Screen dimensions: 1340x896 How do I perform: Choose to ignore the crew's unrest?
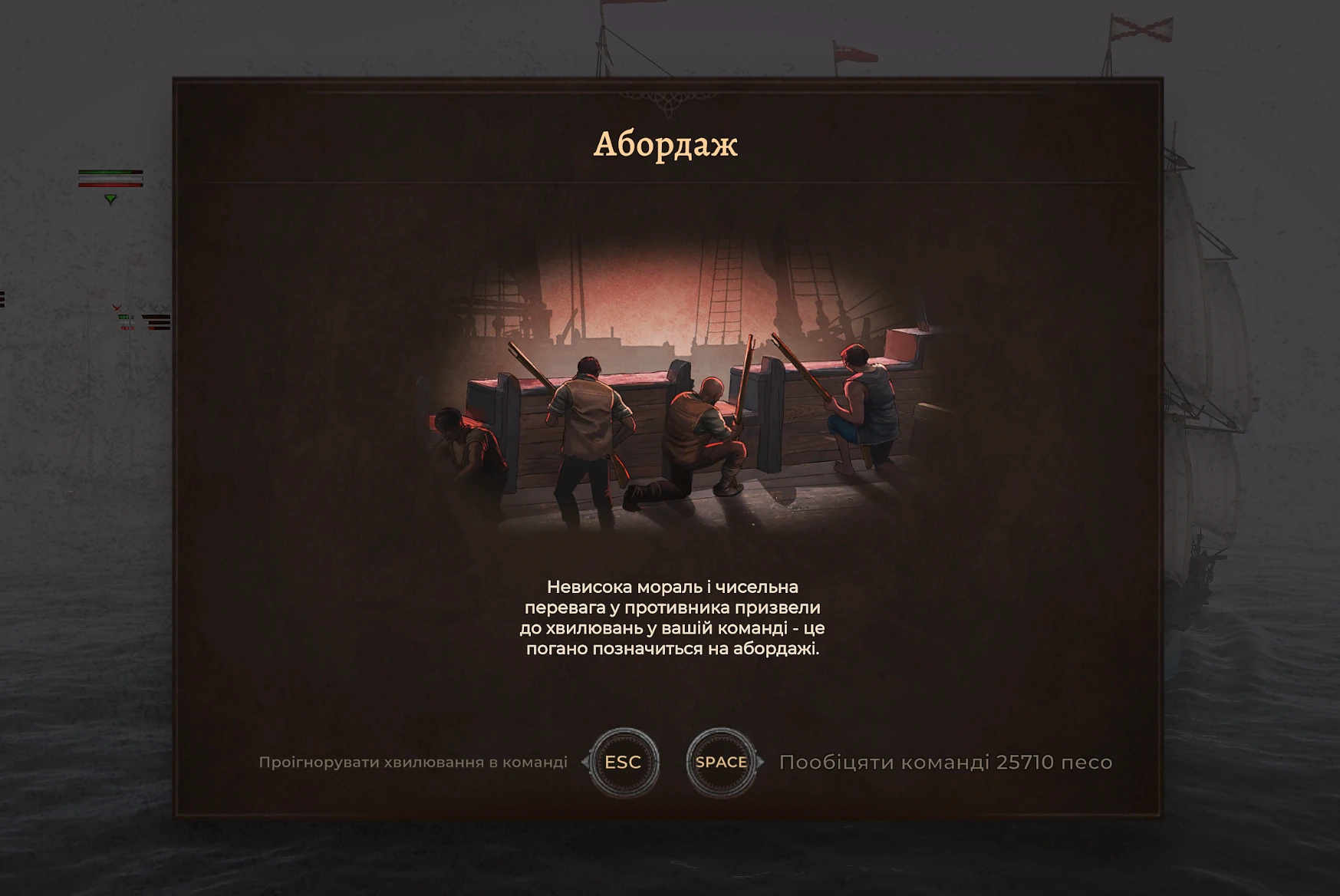[x=623, y=762]
